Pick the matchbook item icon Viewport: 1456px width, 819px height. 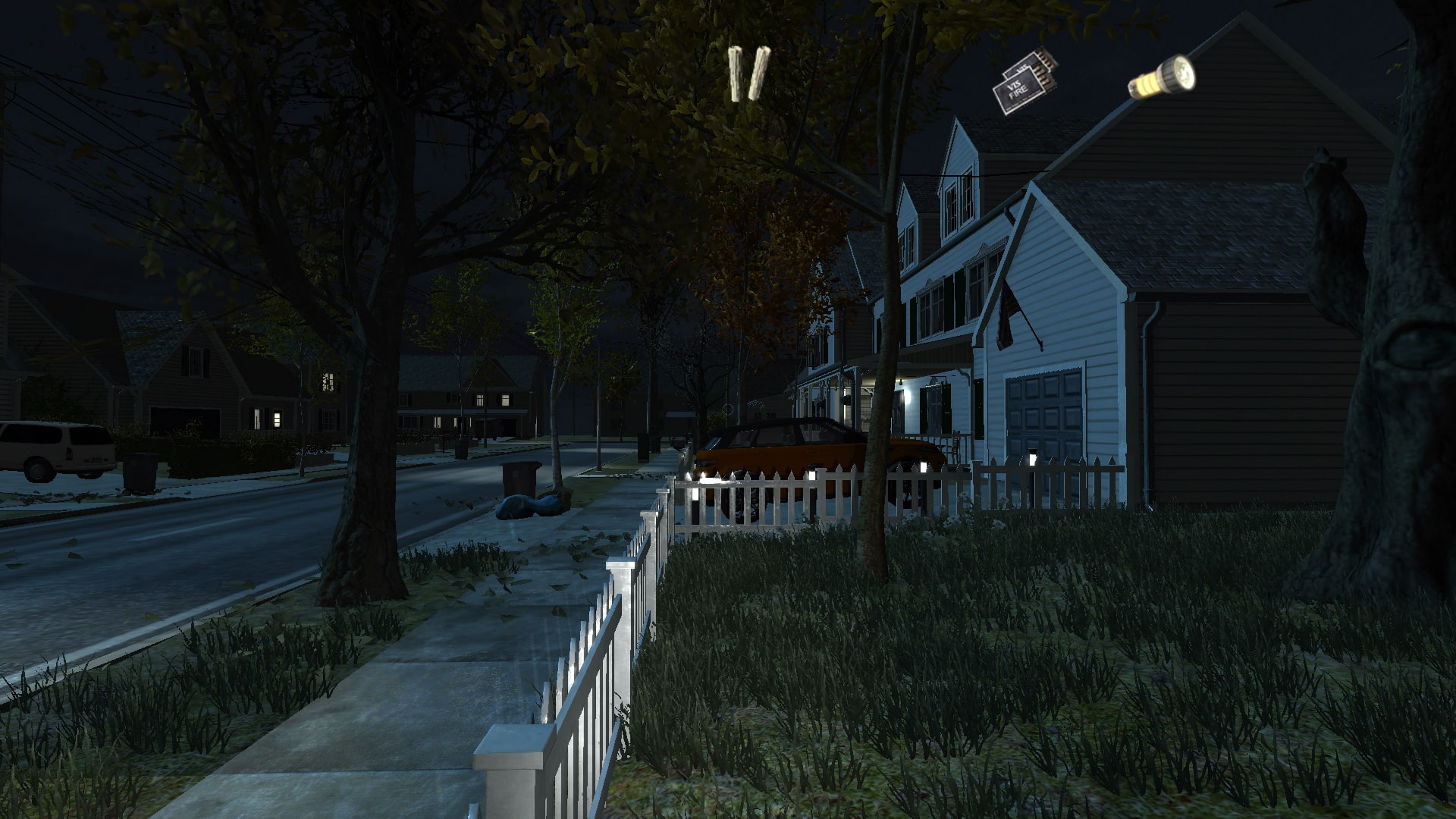1025,82
